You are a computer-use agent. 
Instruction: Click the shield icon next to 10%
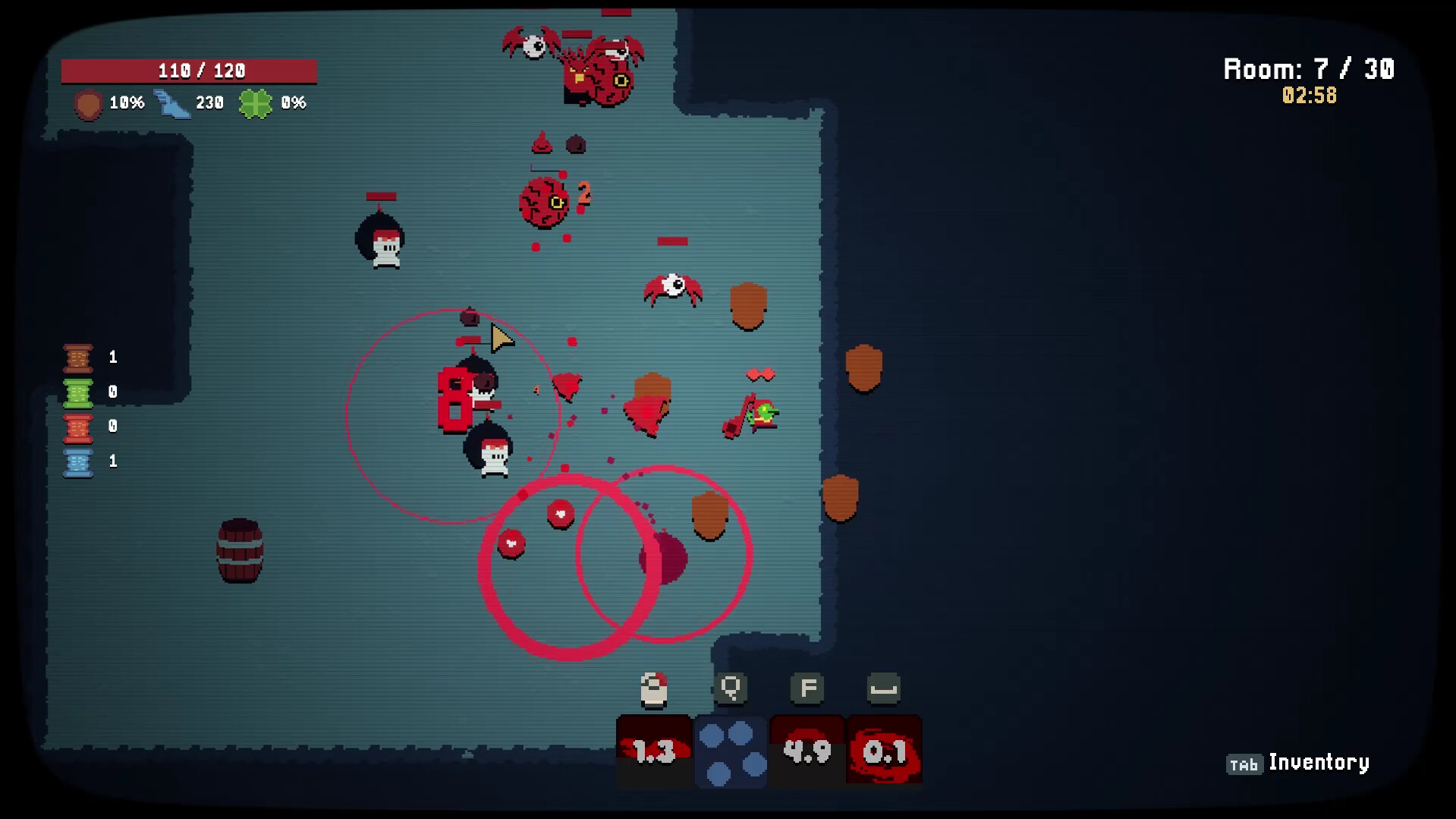click(86, 103)
